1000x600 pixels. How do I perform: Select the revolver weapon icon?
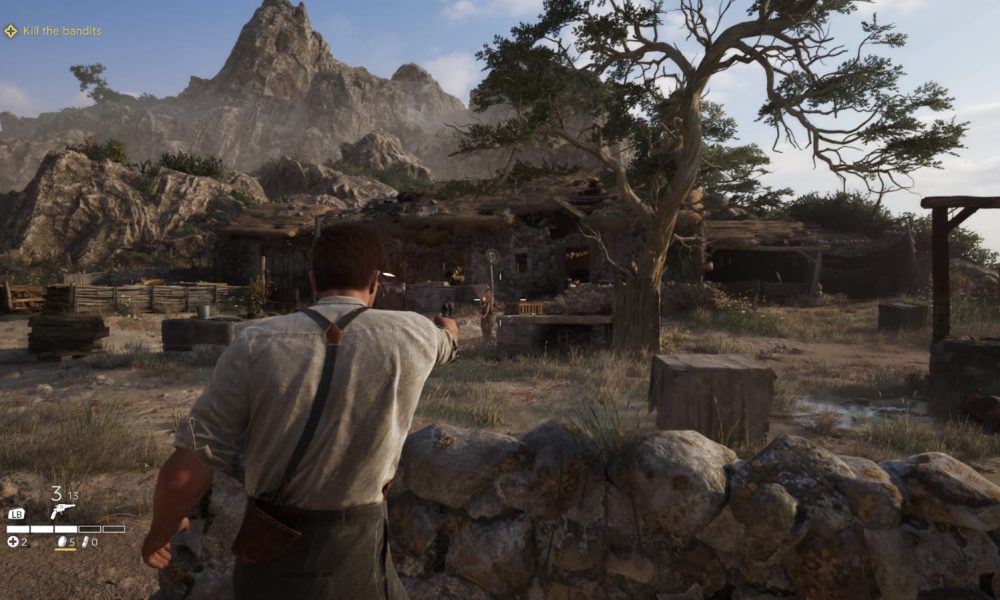62,510
